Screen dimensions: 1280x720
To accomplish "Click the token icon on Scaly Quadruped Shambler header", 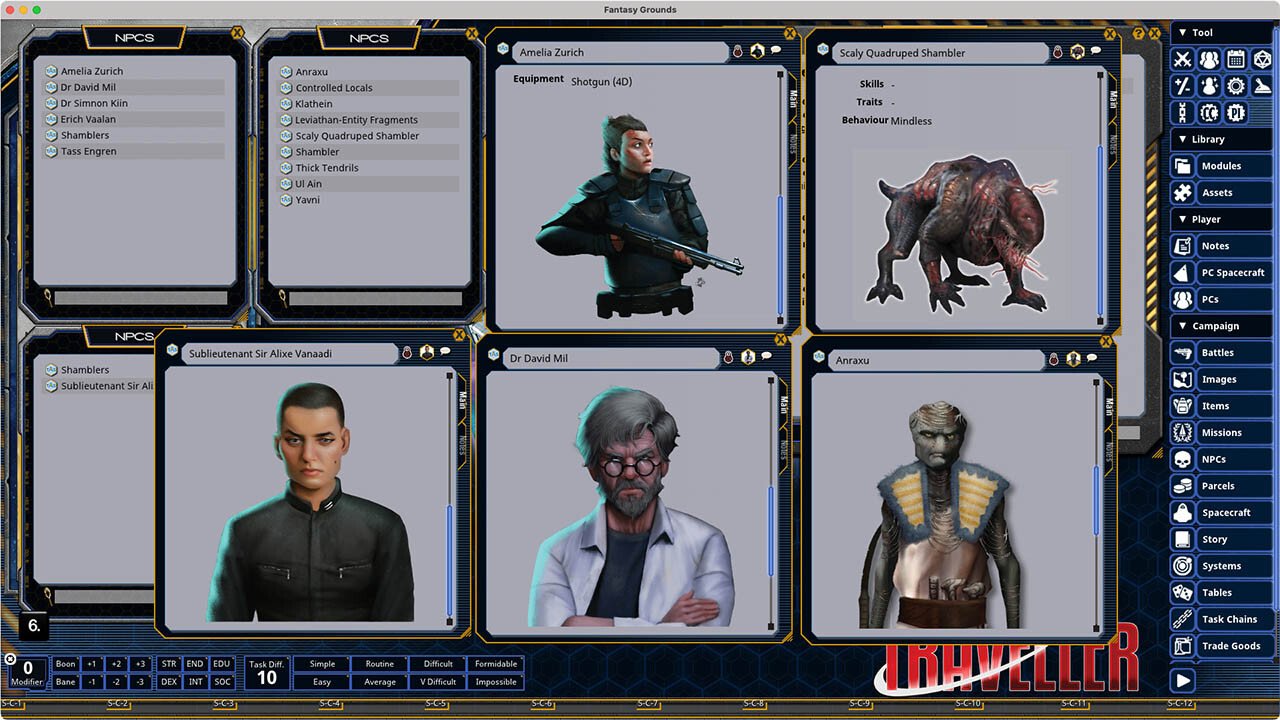I will [x=1075, y=51].
